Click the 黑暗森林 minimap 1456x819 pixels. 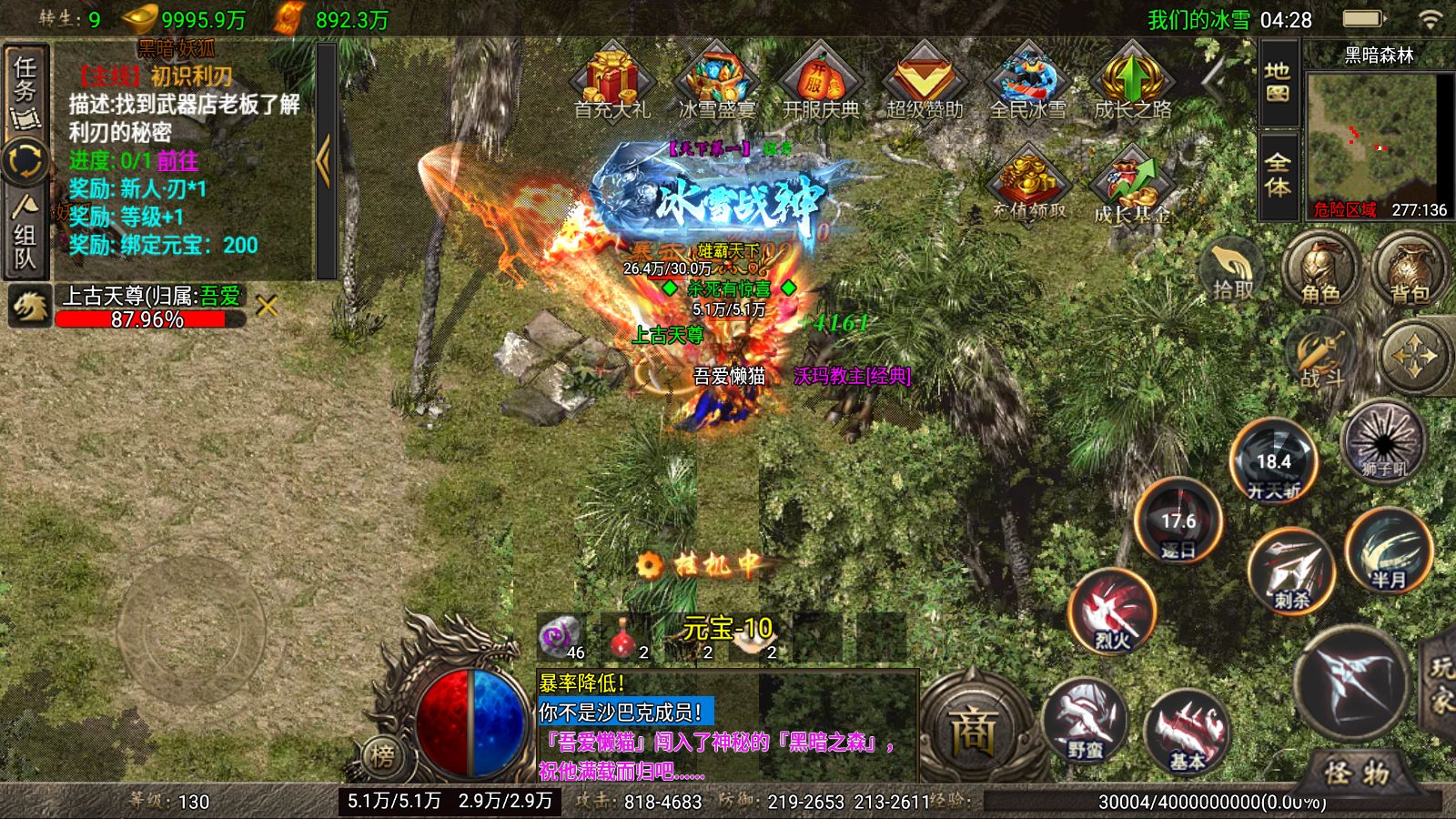pyautogui.click(x=1380, y=136)
